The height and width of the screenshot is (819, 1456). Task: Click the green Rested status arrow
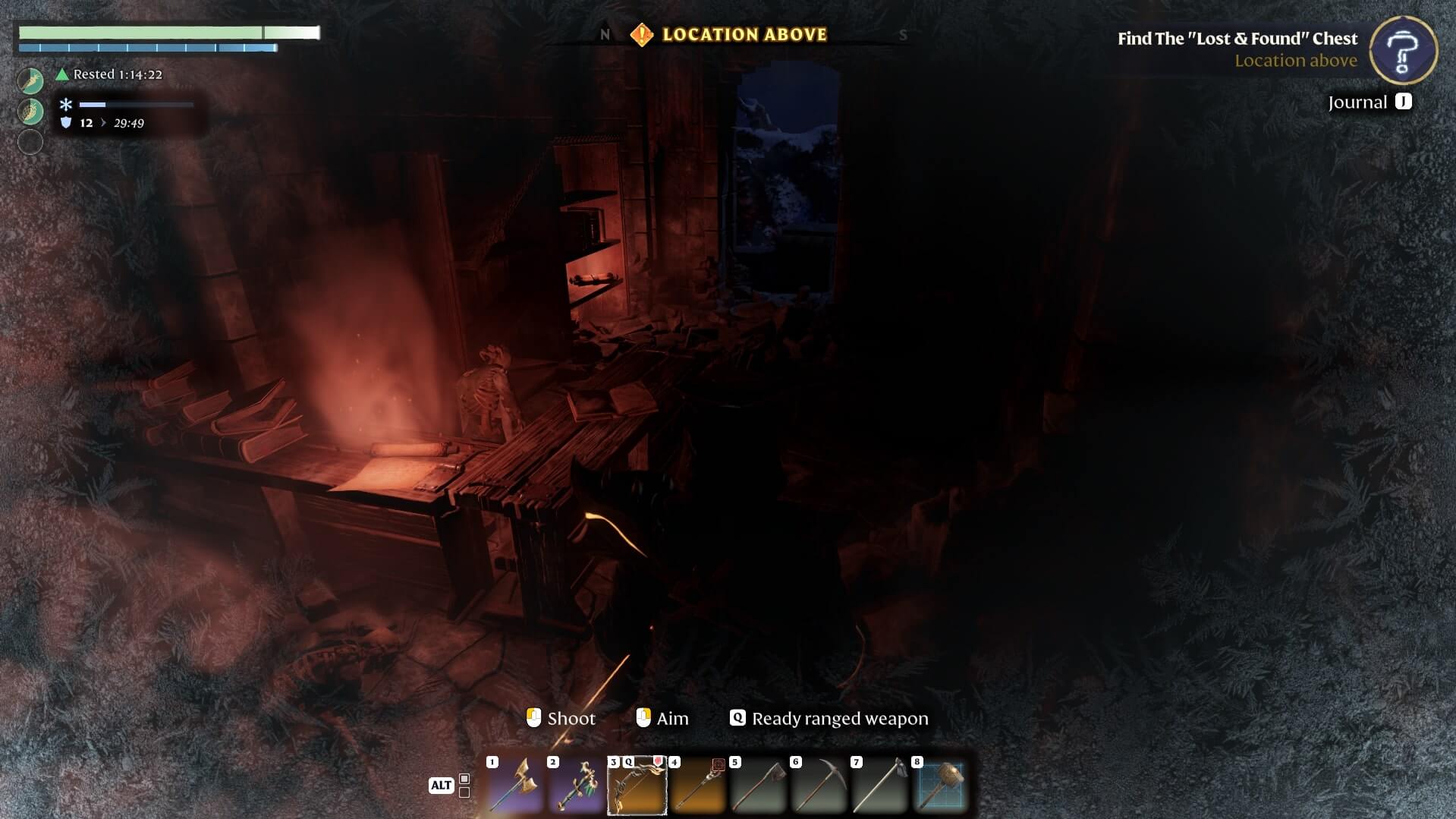pyautogui.click(x=62, y=74)
